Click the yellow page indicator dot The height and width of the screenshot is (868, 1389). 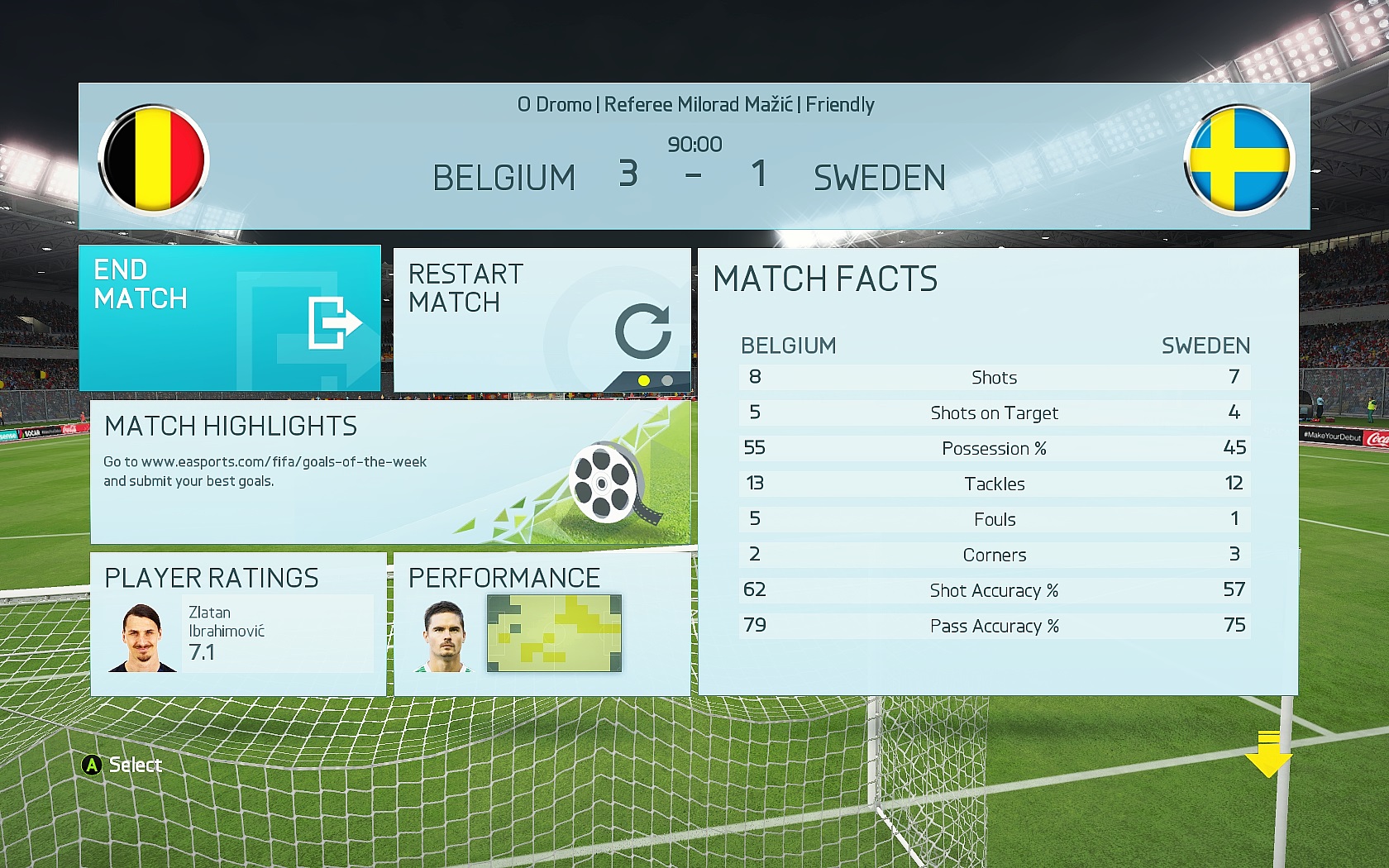[x=644, y=381]
